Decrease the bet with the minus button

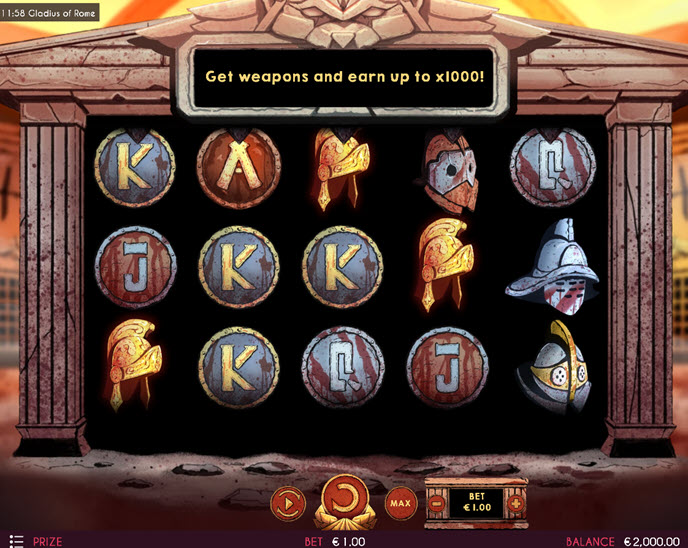(436, 501)
